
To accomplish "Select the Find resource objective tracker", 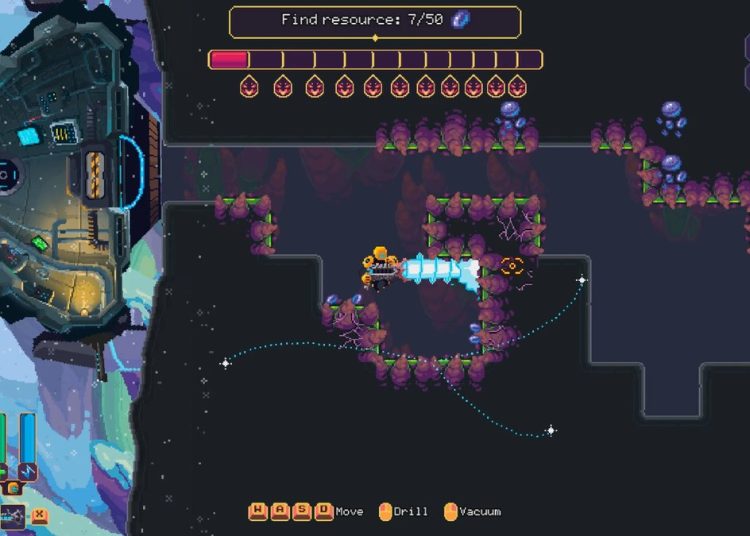I will tap(375, 21).
